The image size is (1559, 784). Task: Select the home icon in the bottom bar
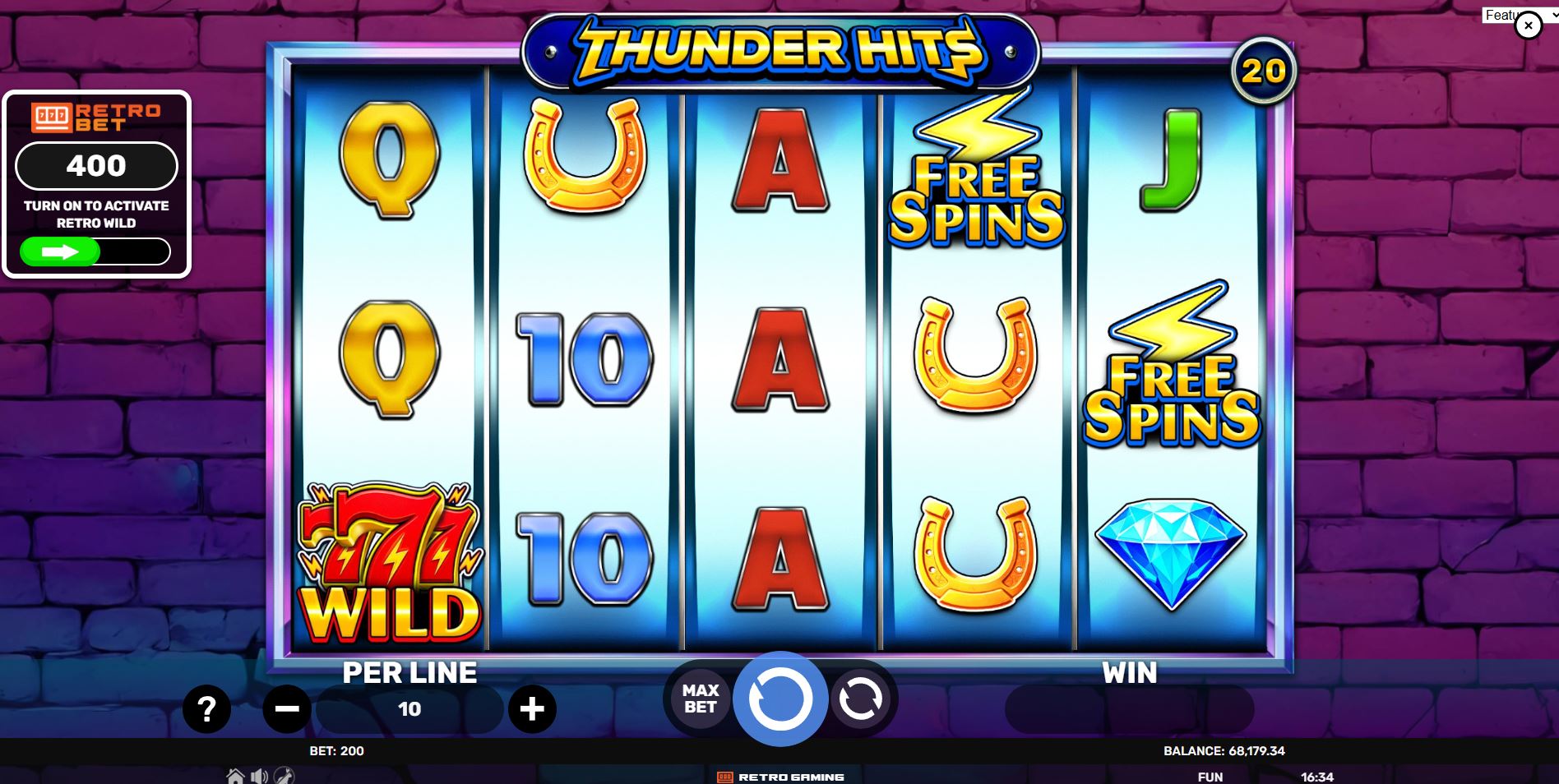coord(236,776)
